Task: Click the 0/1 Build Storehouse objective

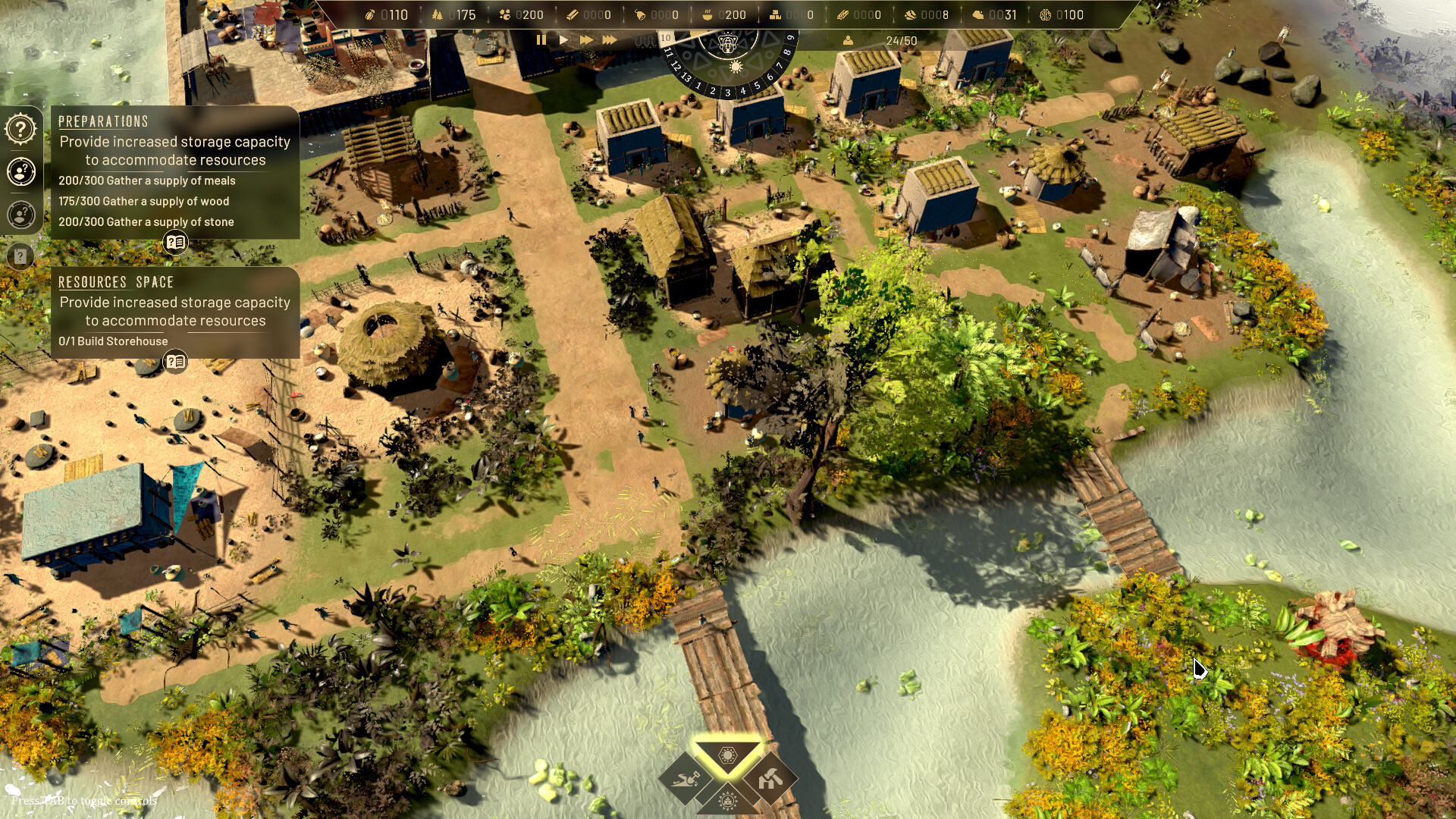Action: pos(112,341)
